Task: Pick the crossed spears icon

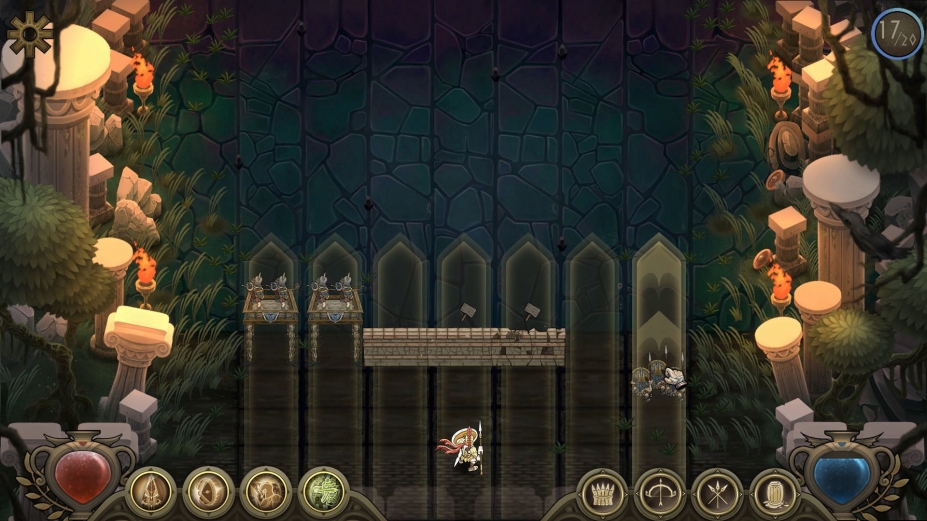Action: (x=717, y=494)
